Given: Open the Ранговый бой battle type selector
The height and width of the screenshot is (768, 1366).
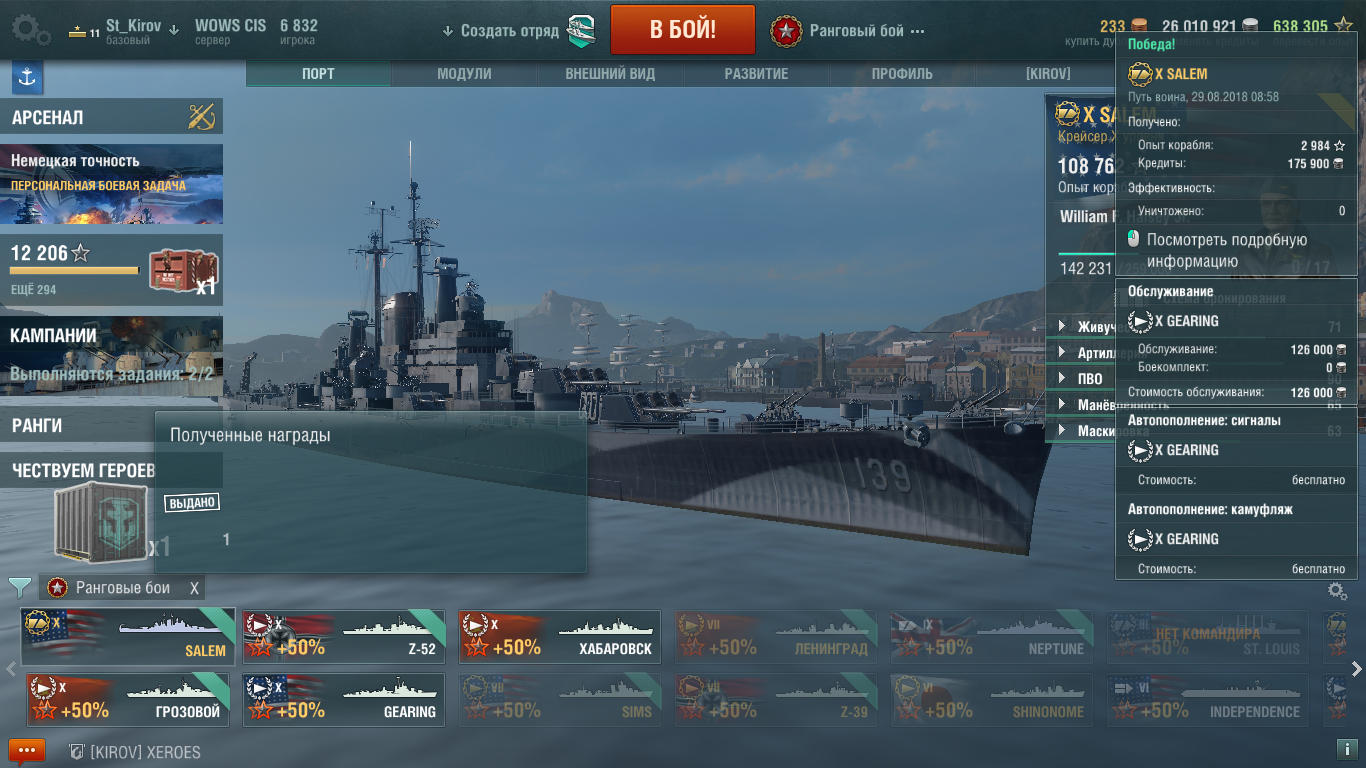Looking at the screenshot, I should click(x=848, y=31).
